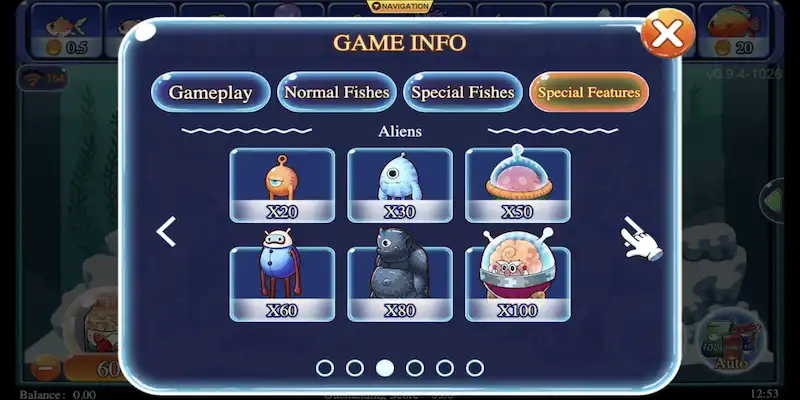Screen dimensions: 800x400
Task: Close the Game Info panel
Action: (667, 35)
